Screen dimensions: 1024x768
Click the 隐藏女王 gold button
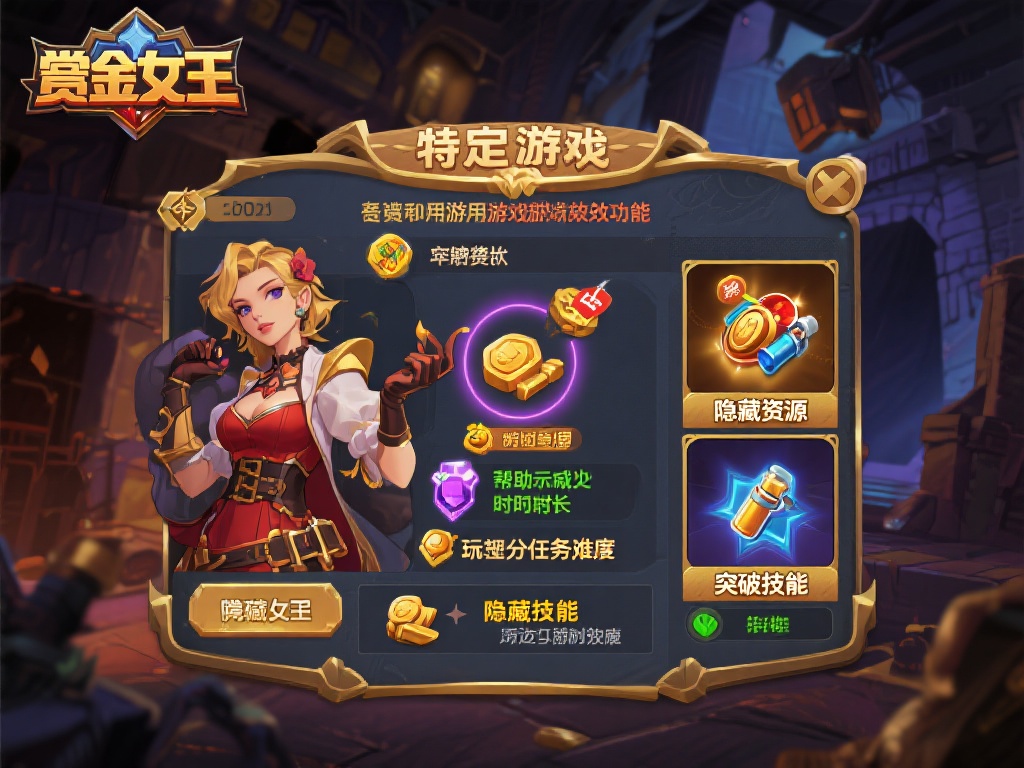coord(265,610)
